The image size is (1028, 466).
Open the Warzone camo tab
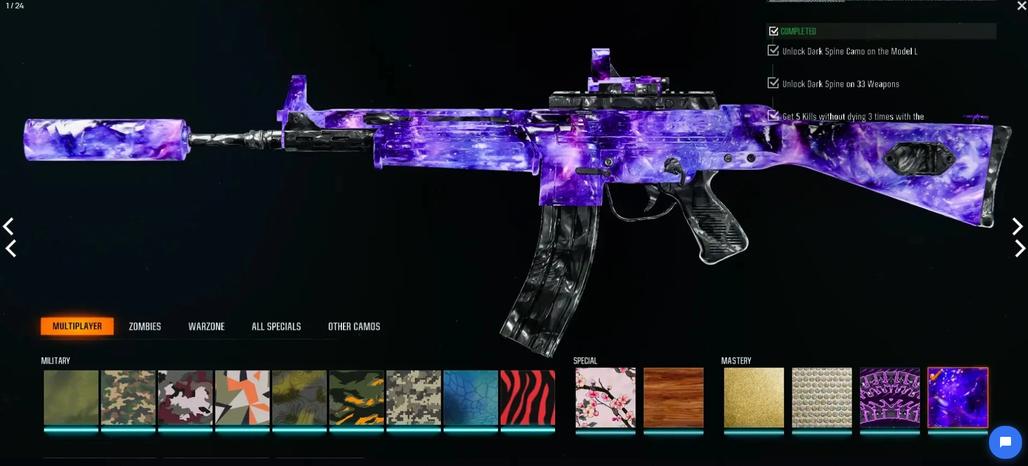pyautogui.click(x=206, y=327)
